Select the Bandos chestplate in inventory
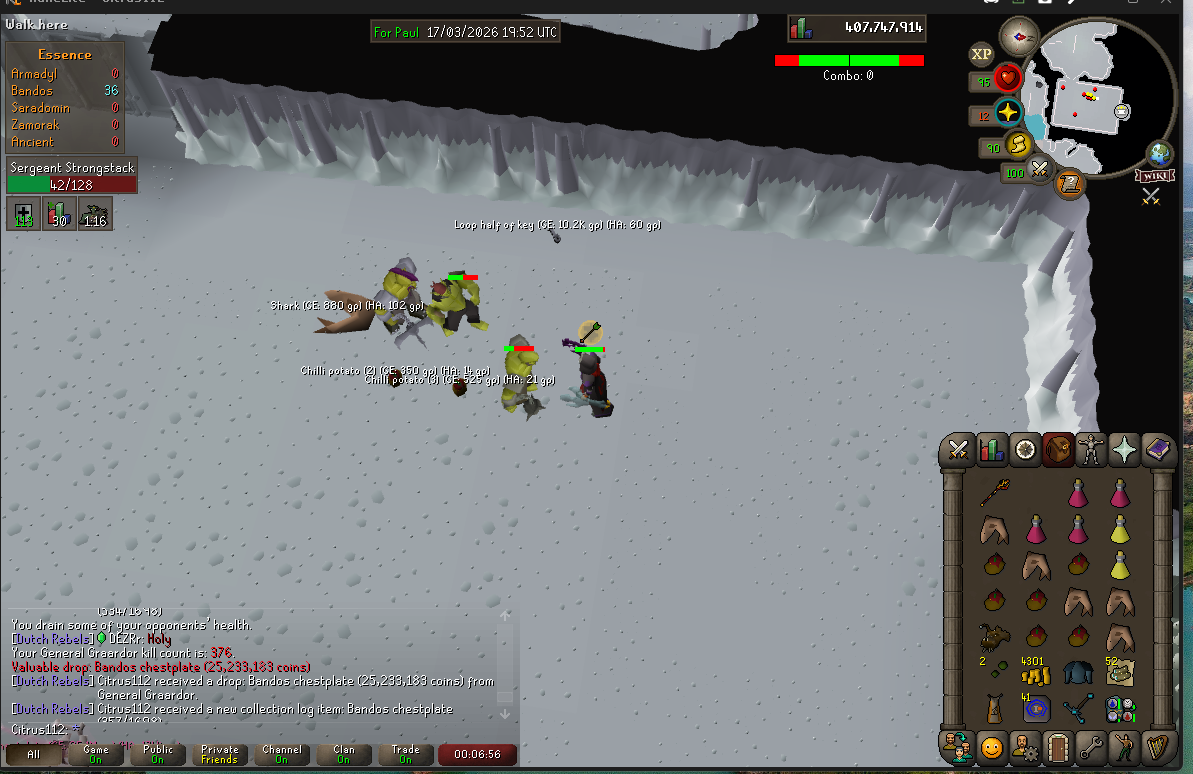Viewport: 1193px width, 774px height. pos(1078,673)
